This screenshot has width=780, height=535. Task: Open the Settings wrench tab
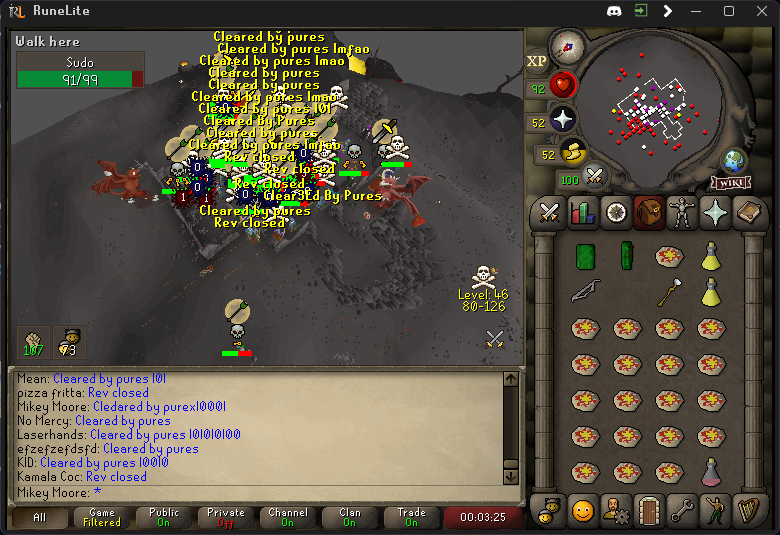point(681,511)
